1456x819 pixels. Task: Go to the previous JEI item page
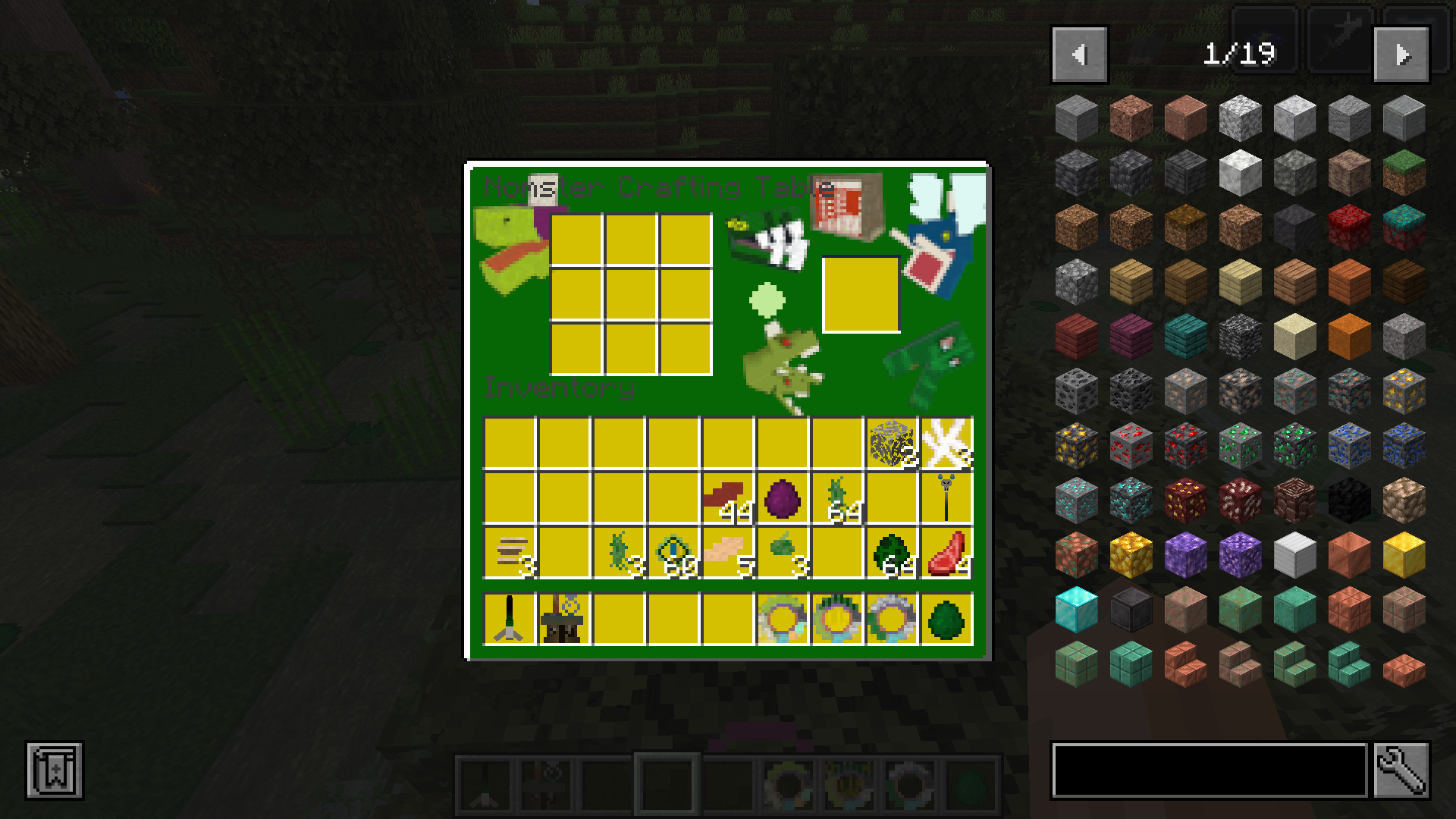[x=1080, y=52]
